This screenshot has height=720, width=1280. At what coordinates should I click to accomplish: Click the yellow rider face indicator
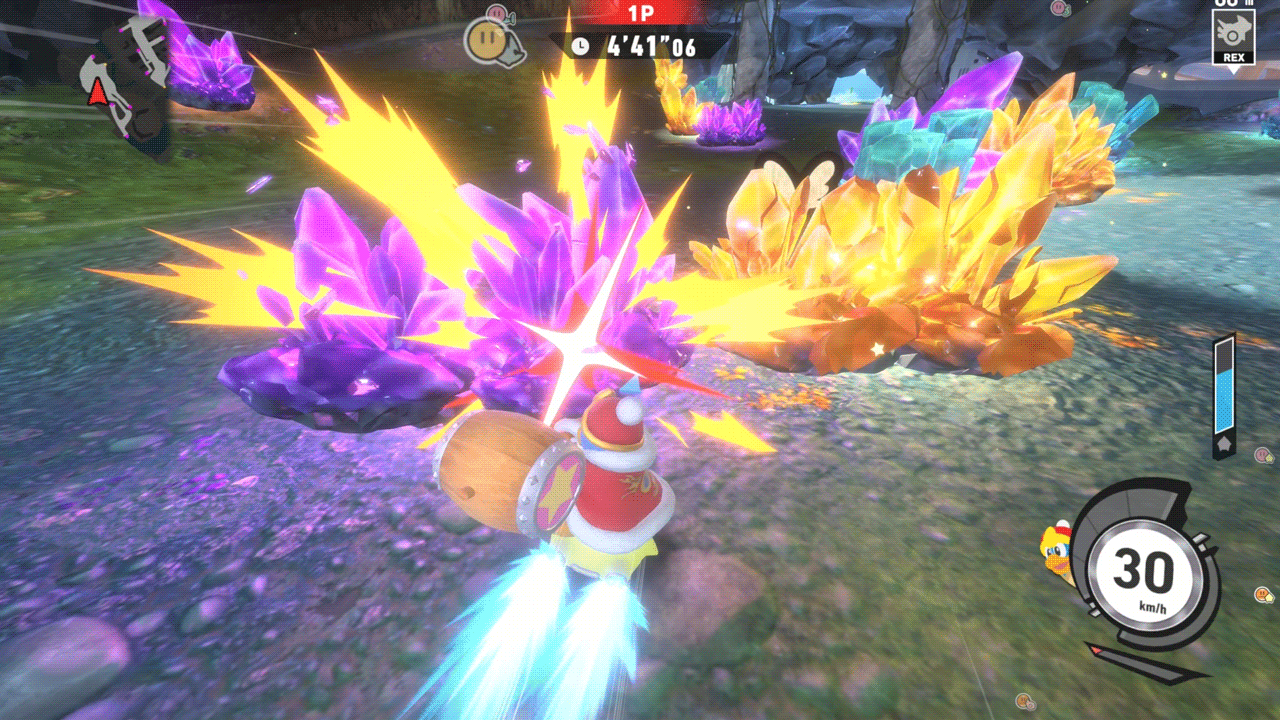coord(485,40)
